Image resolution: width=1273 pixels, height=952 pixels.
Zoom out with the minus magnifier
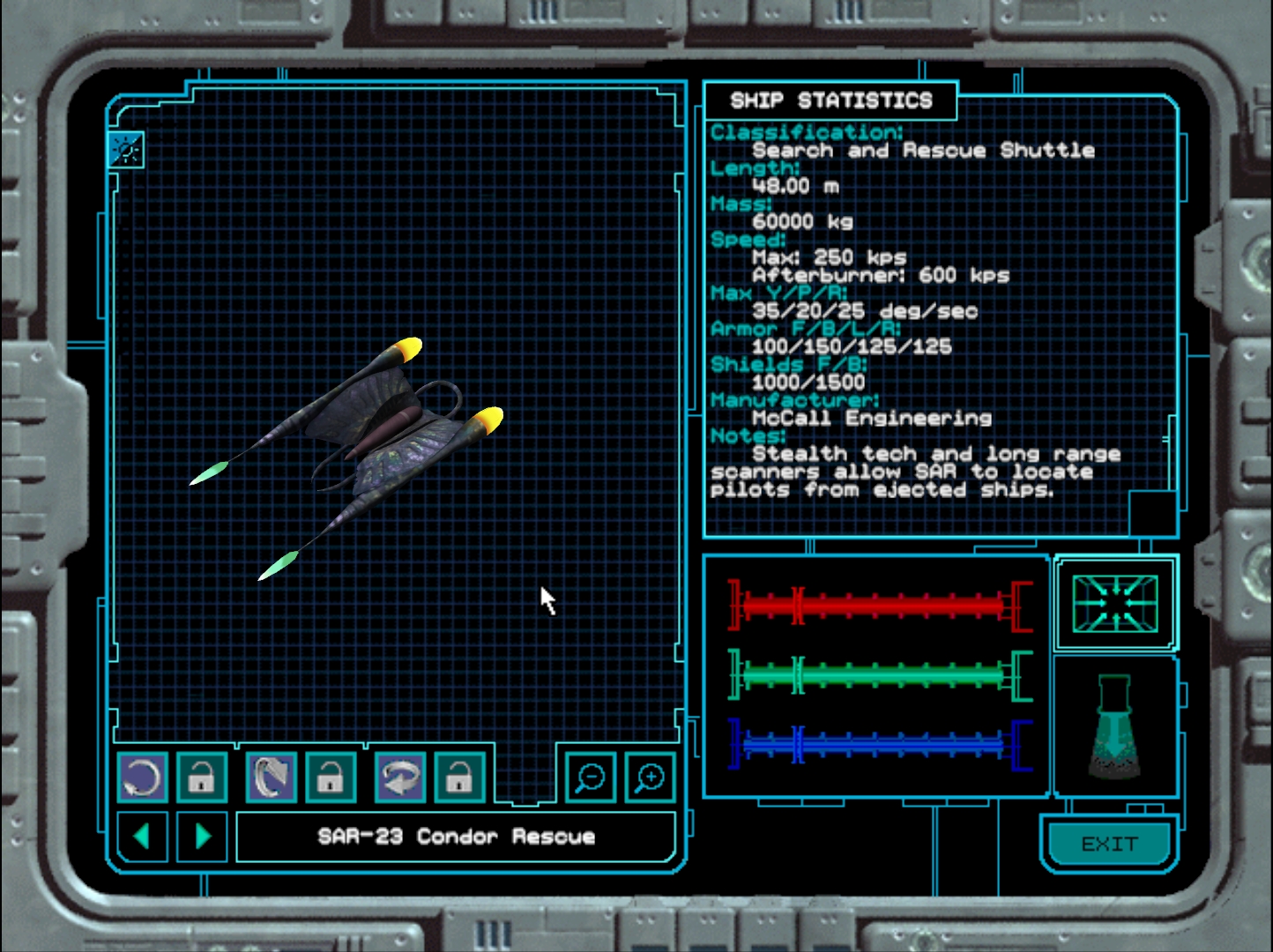pos(590,777)
